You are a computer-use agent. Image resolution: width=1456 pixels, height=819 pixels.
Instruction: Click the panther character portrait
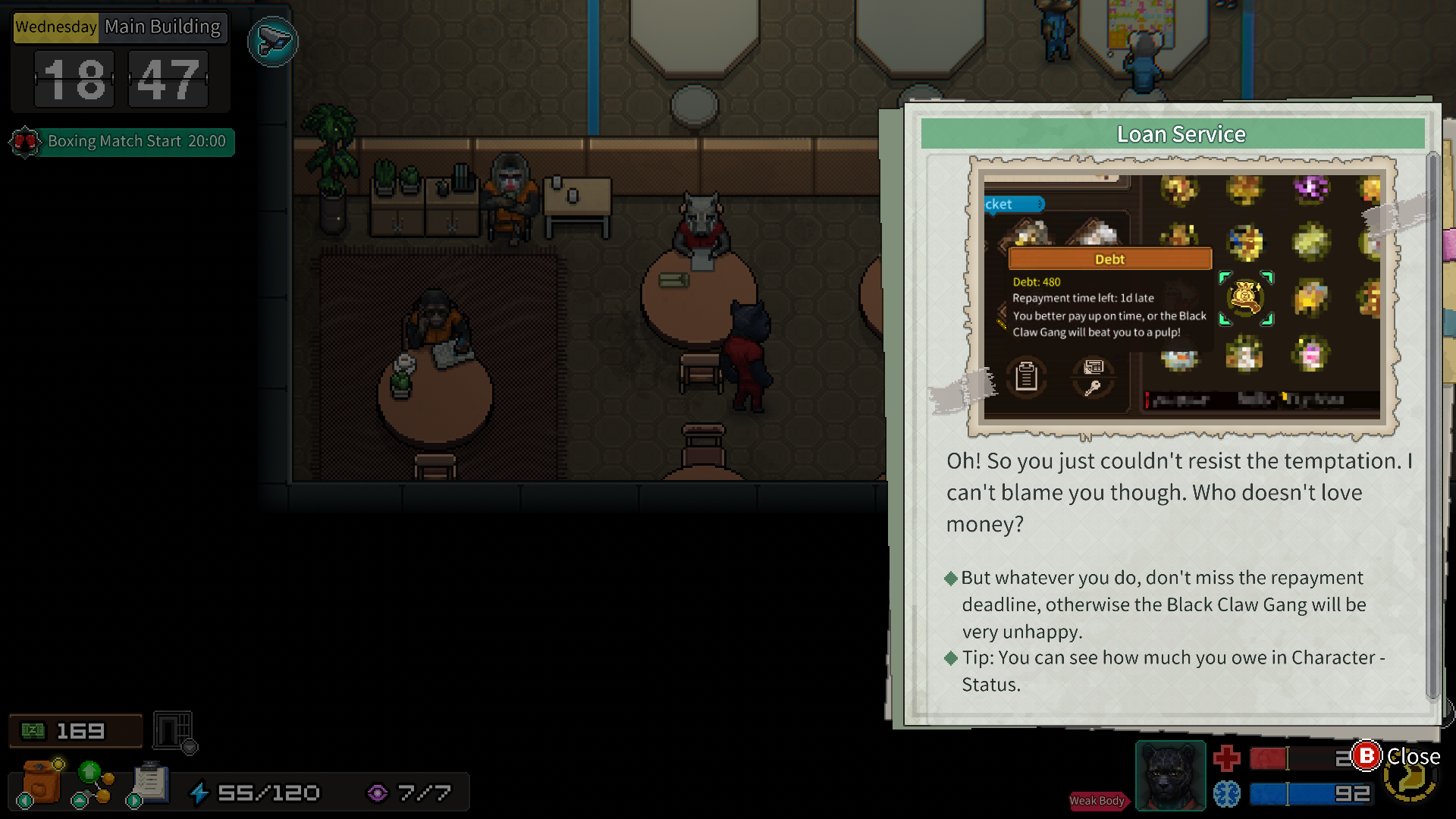(1170, 776)
